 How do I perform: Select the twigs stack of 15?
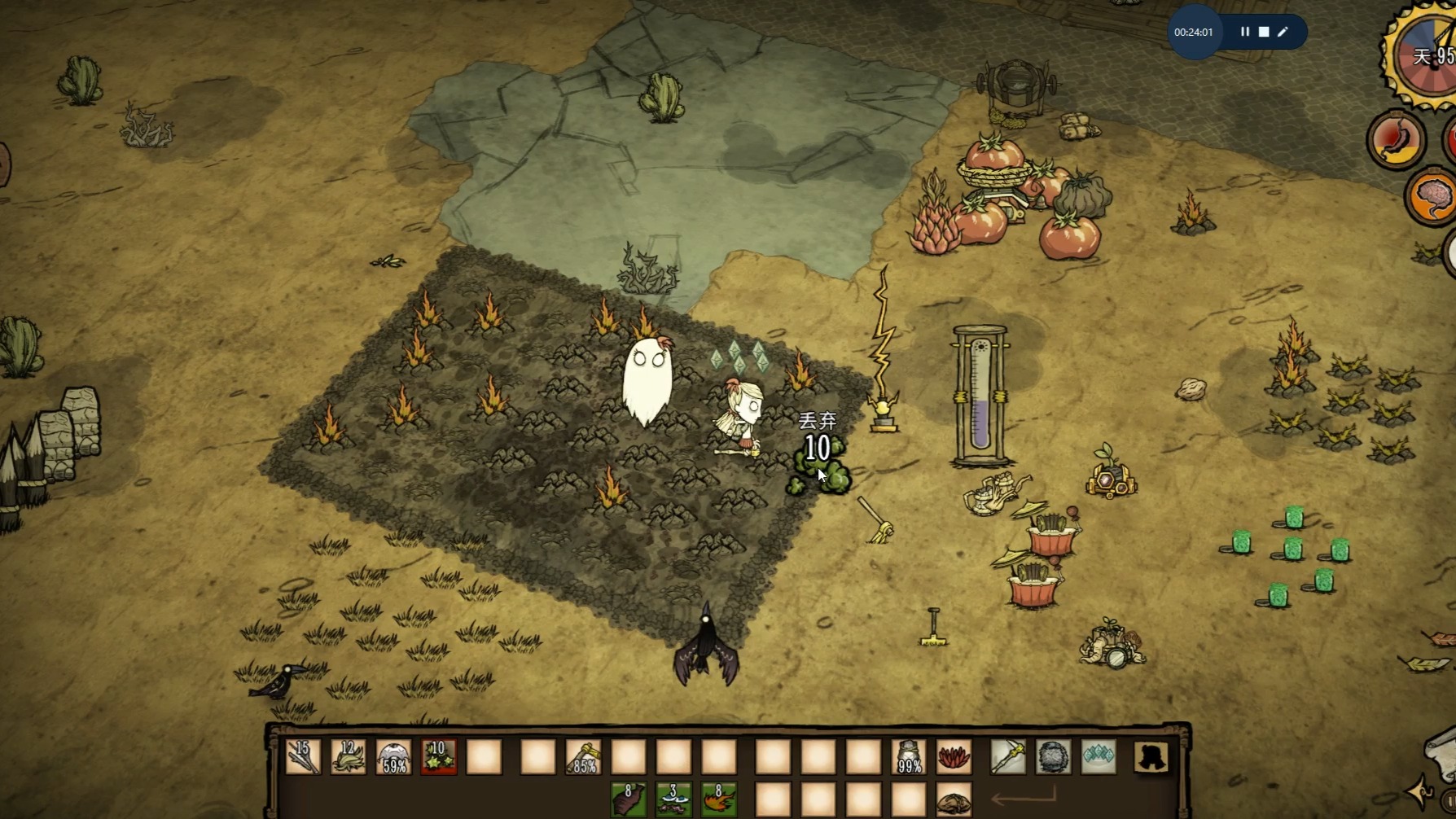pos(303,756)
